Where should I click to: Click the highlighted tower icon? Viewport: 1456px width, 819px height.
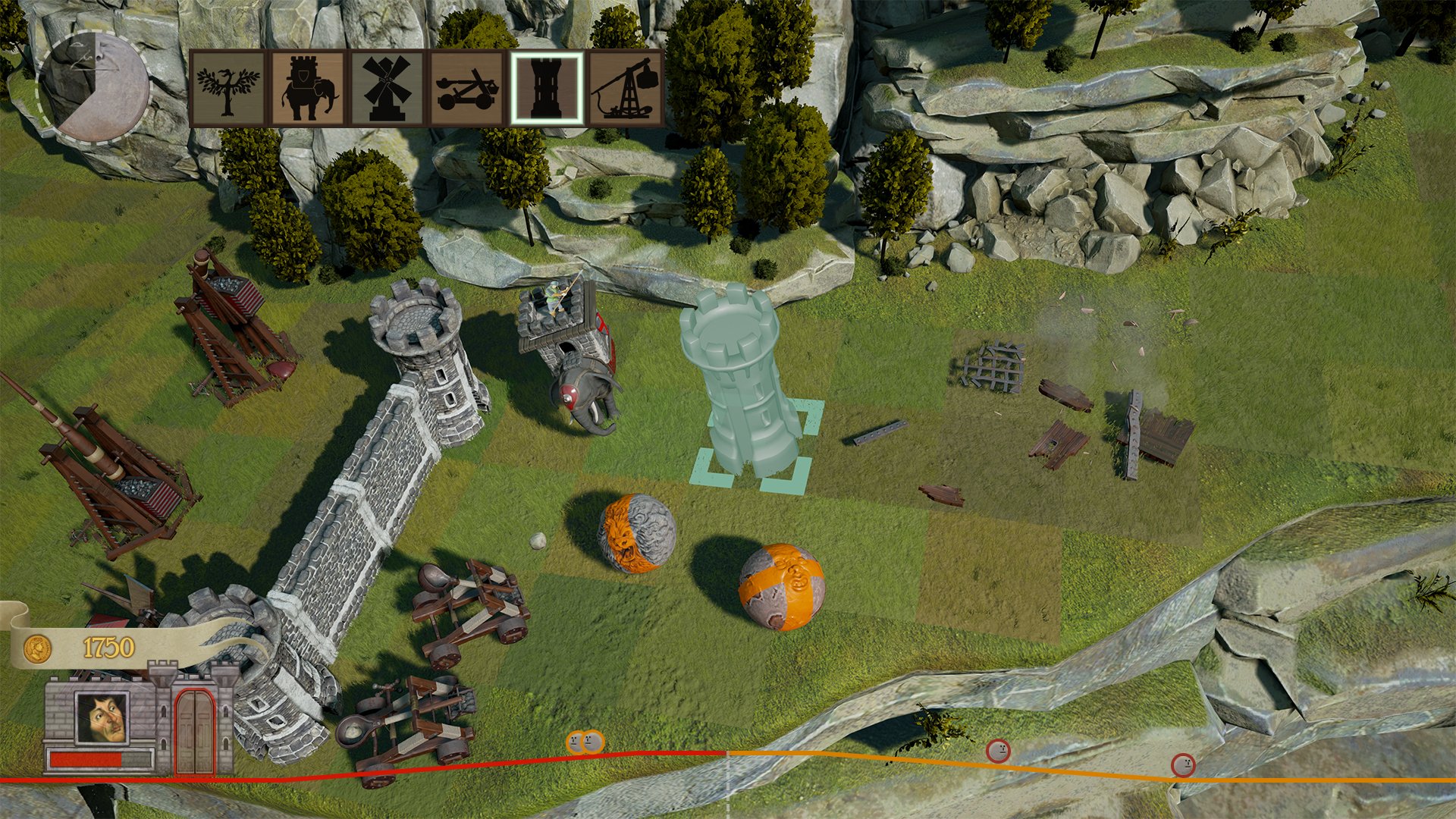click(548, 87)
